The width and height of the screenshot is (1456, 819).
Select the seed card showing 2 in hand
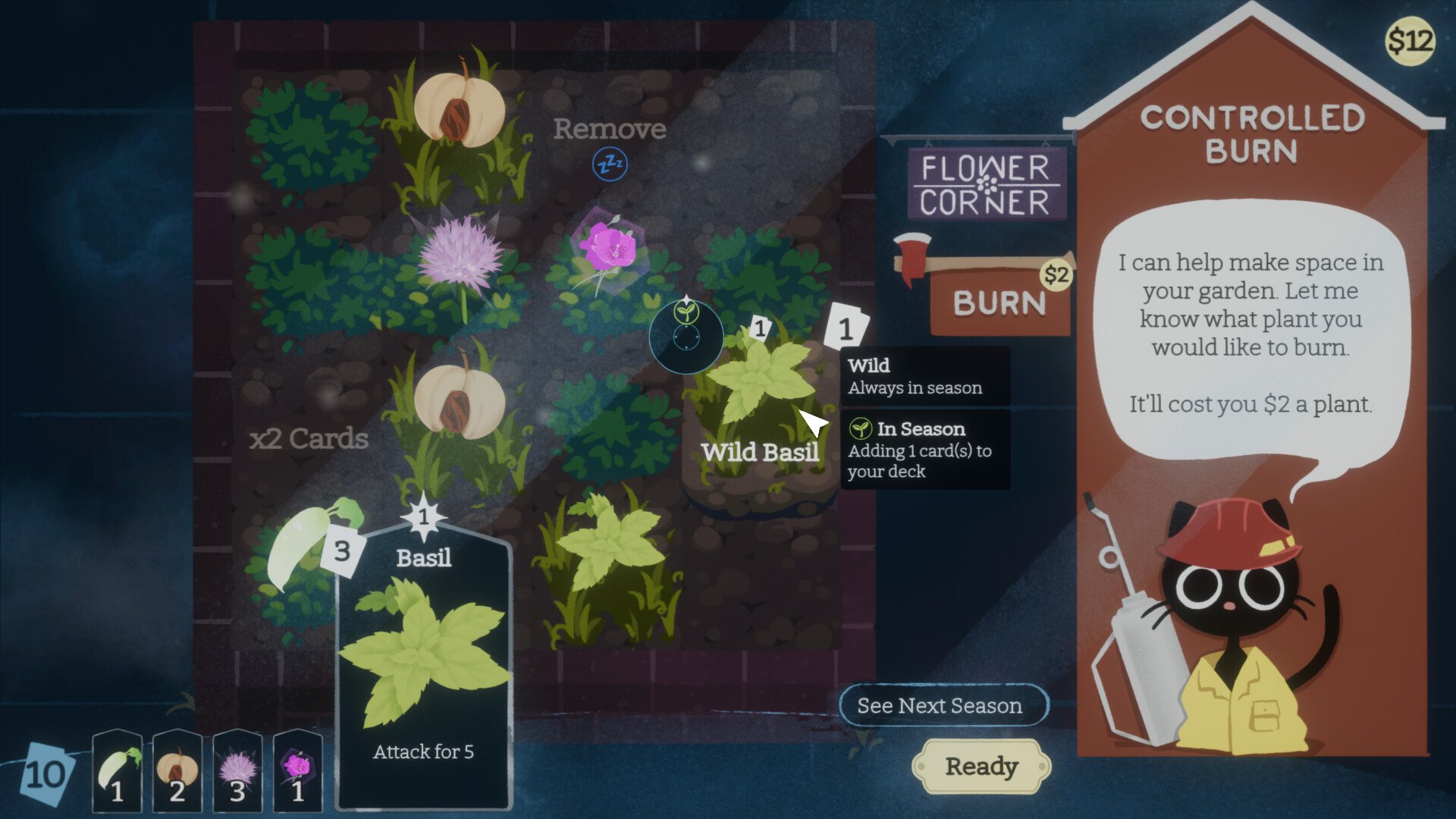(x=177, y=772)
